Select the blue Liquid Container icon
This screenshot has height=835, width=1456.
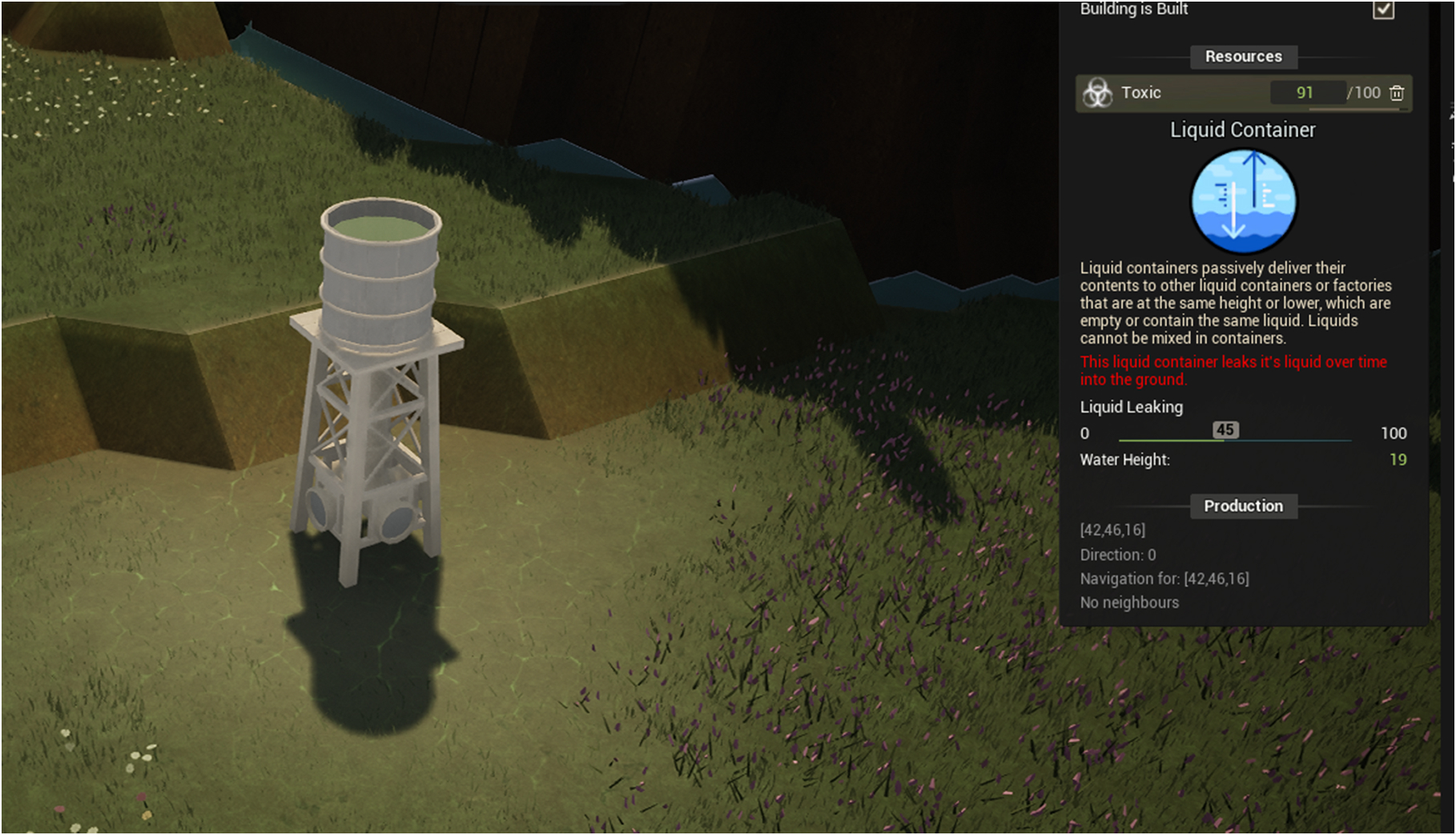point(1243,202)
